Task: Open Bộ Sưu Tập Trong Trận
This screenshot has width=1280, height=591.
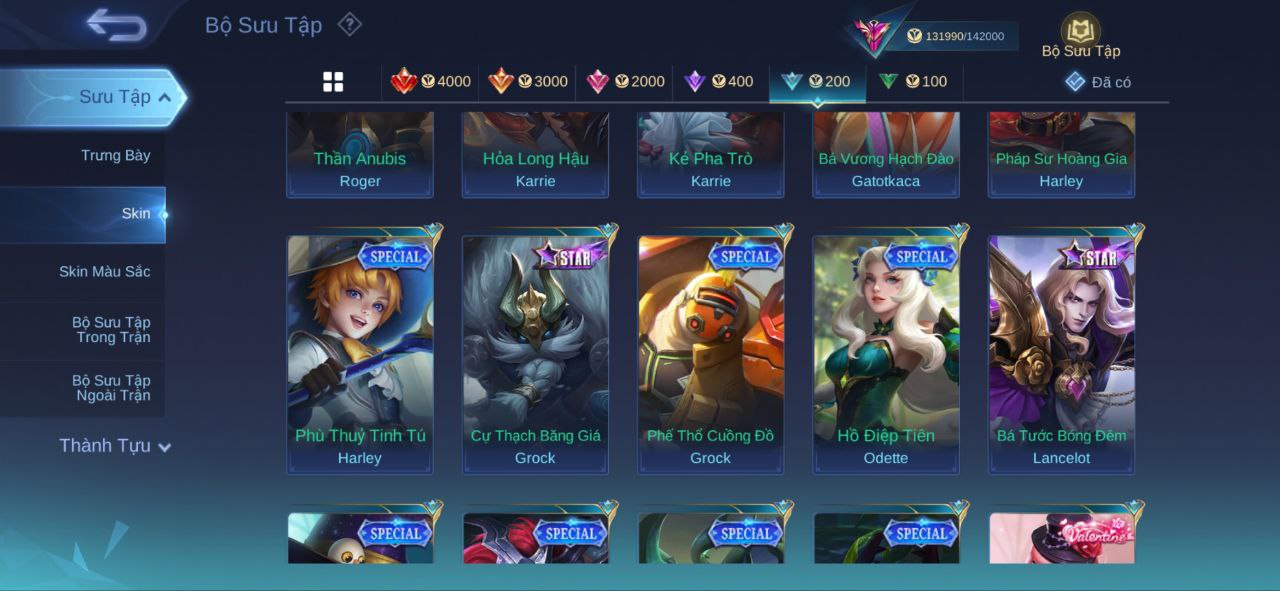Action: 110,329
